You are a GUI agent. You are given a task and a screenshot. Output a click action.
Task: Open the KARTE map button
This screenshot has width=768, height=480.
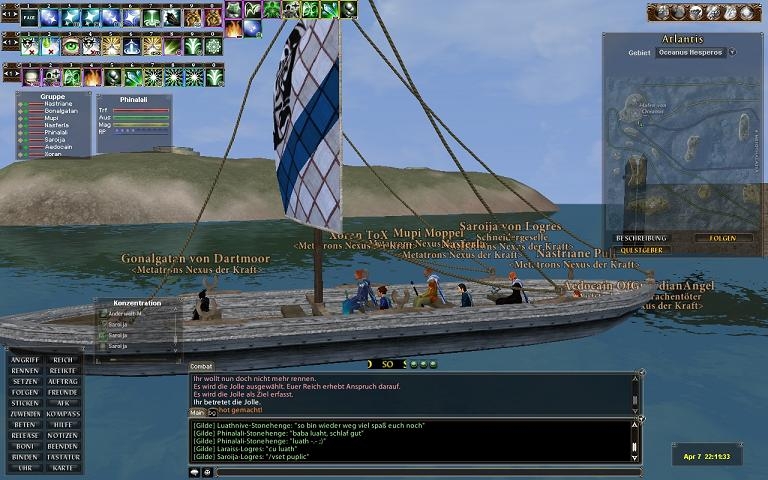(62, 468)
